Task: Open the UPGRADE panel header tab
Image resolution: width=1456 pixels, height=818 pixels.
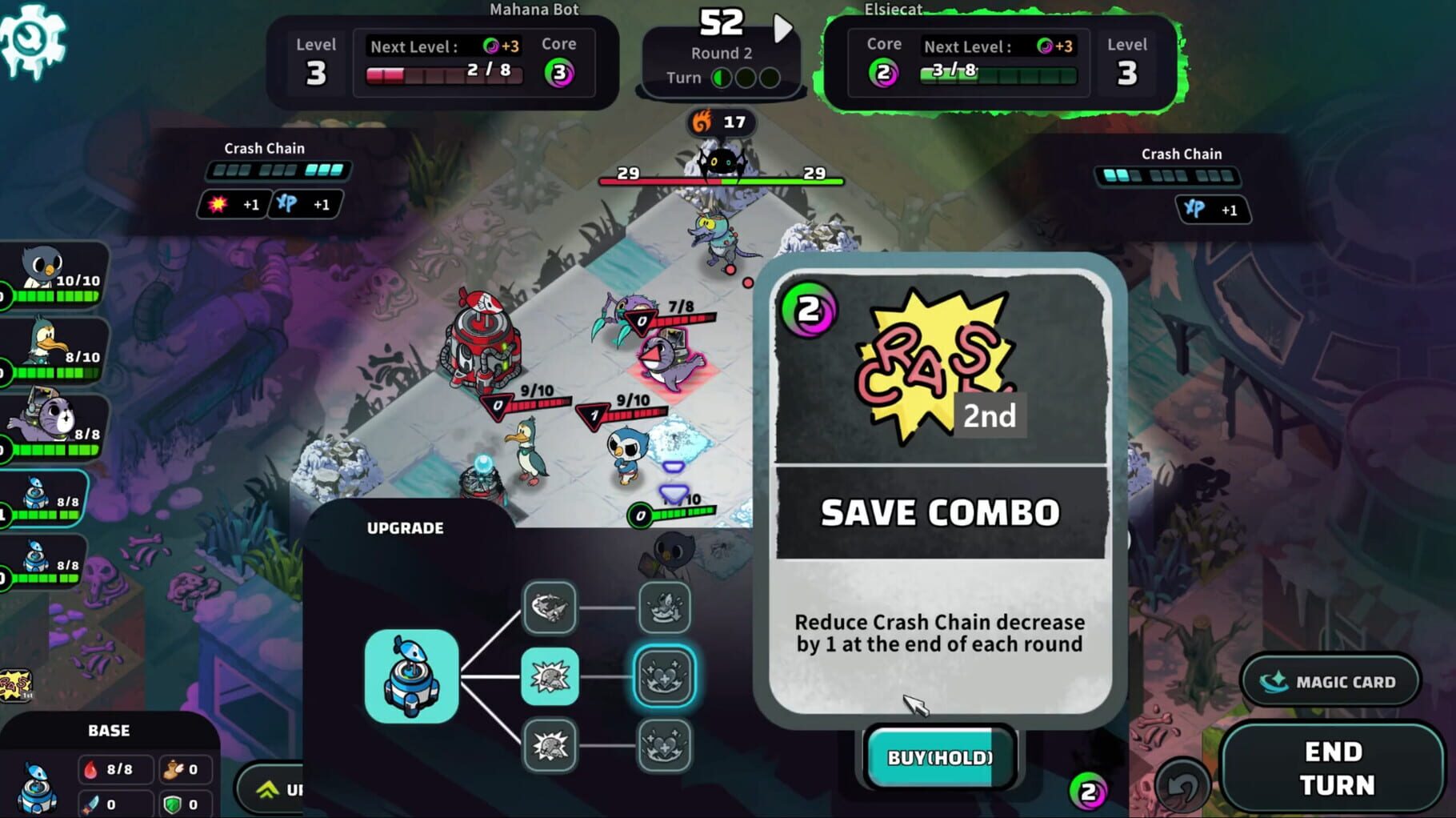Action: click(x=406, y=528)
